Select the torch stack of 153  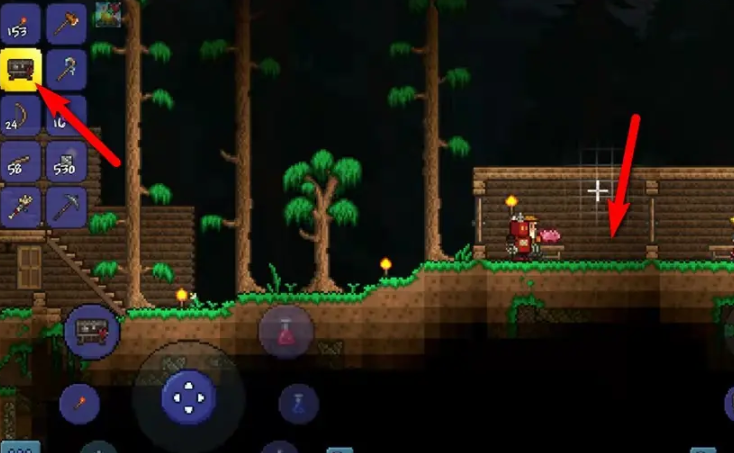(21, 23)
